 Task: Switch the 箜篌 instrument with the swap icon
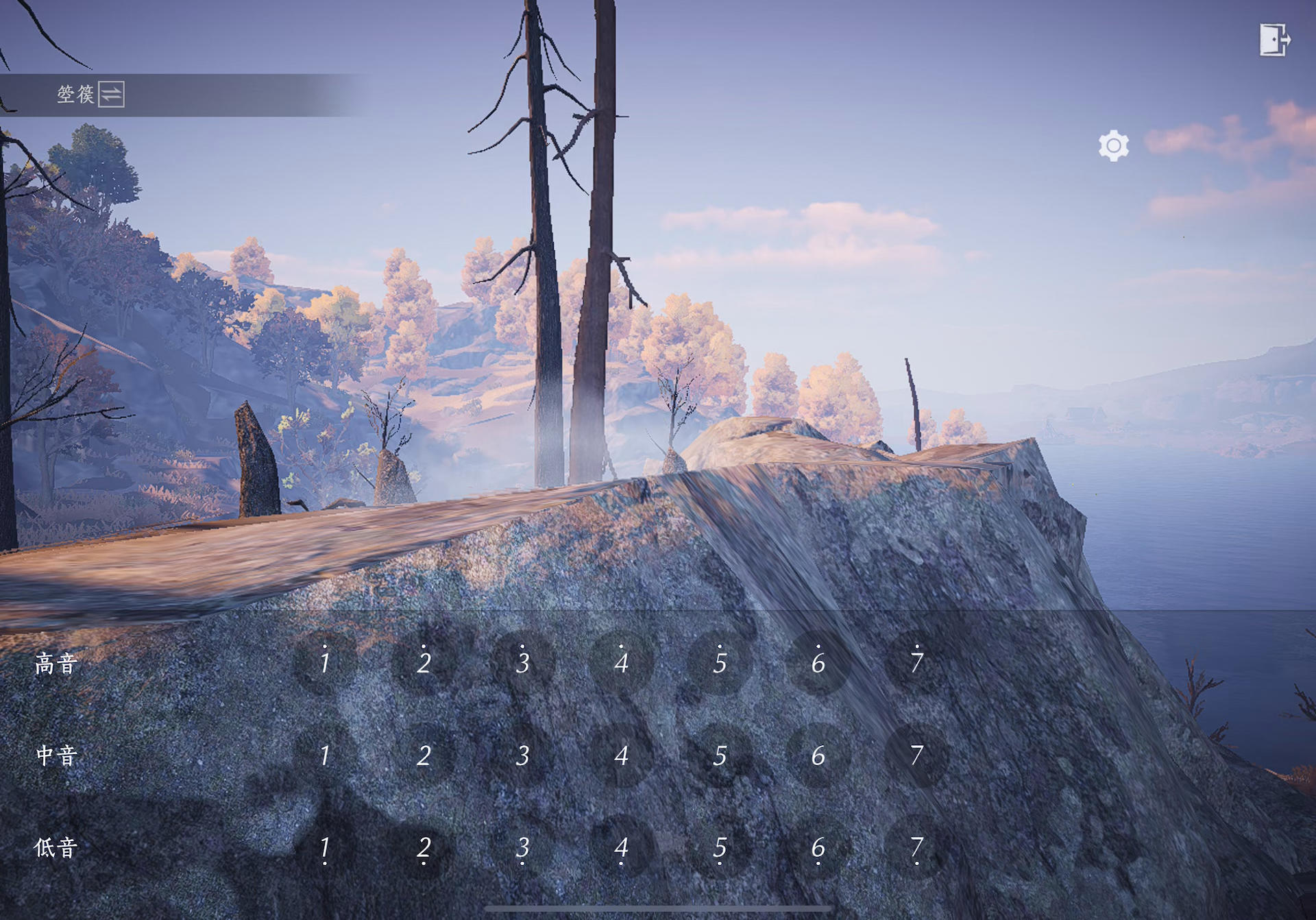(111, 94)
